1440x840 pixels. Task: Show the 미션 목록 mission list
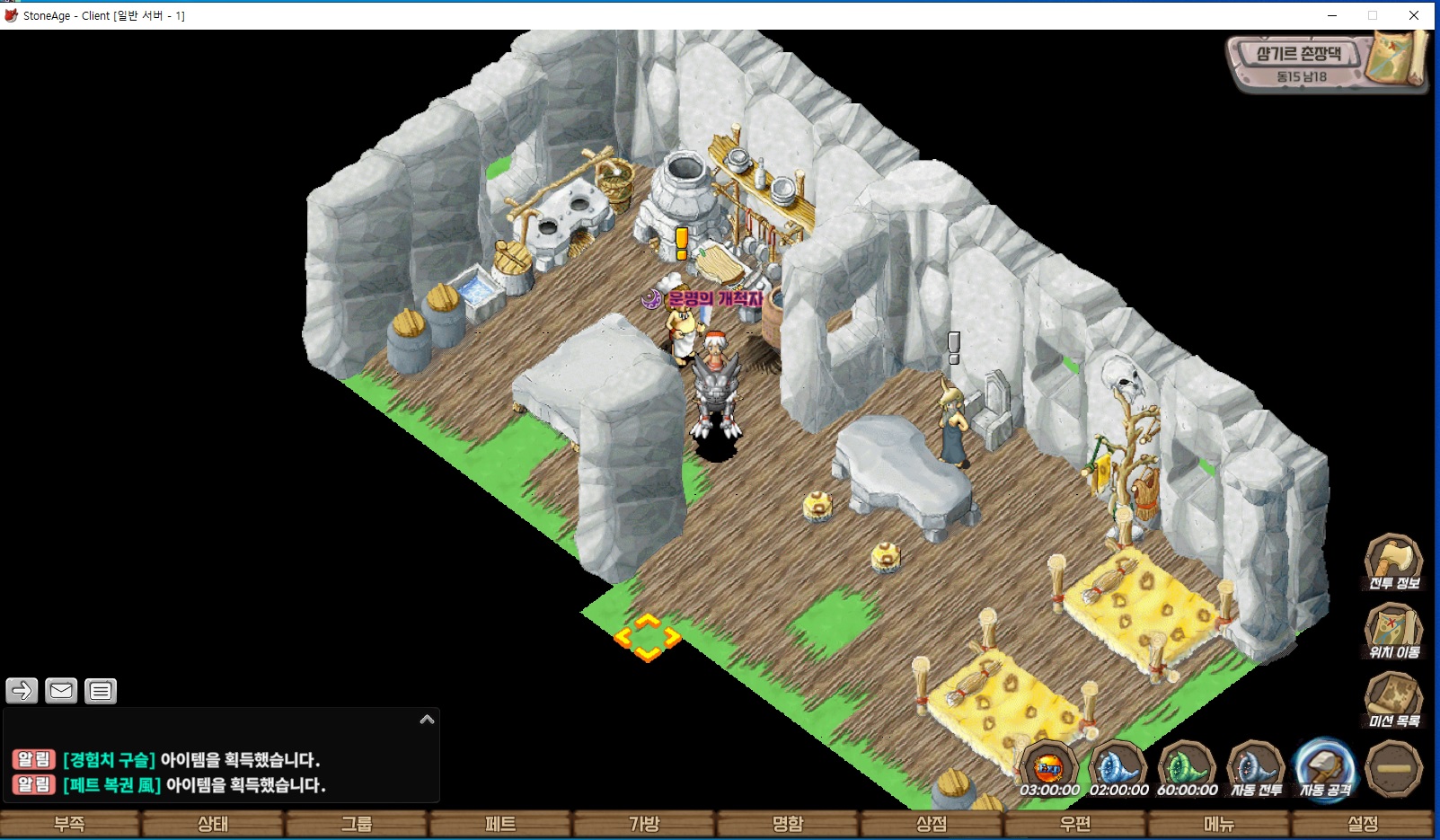1393,700
